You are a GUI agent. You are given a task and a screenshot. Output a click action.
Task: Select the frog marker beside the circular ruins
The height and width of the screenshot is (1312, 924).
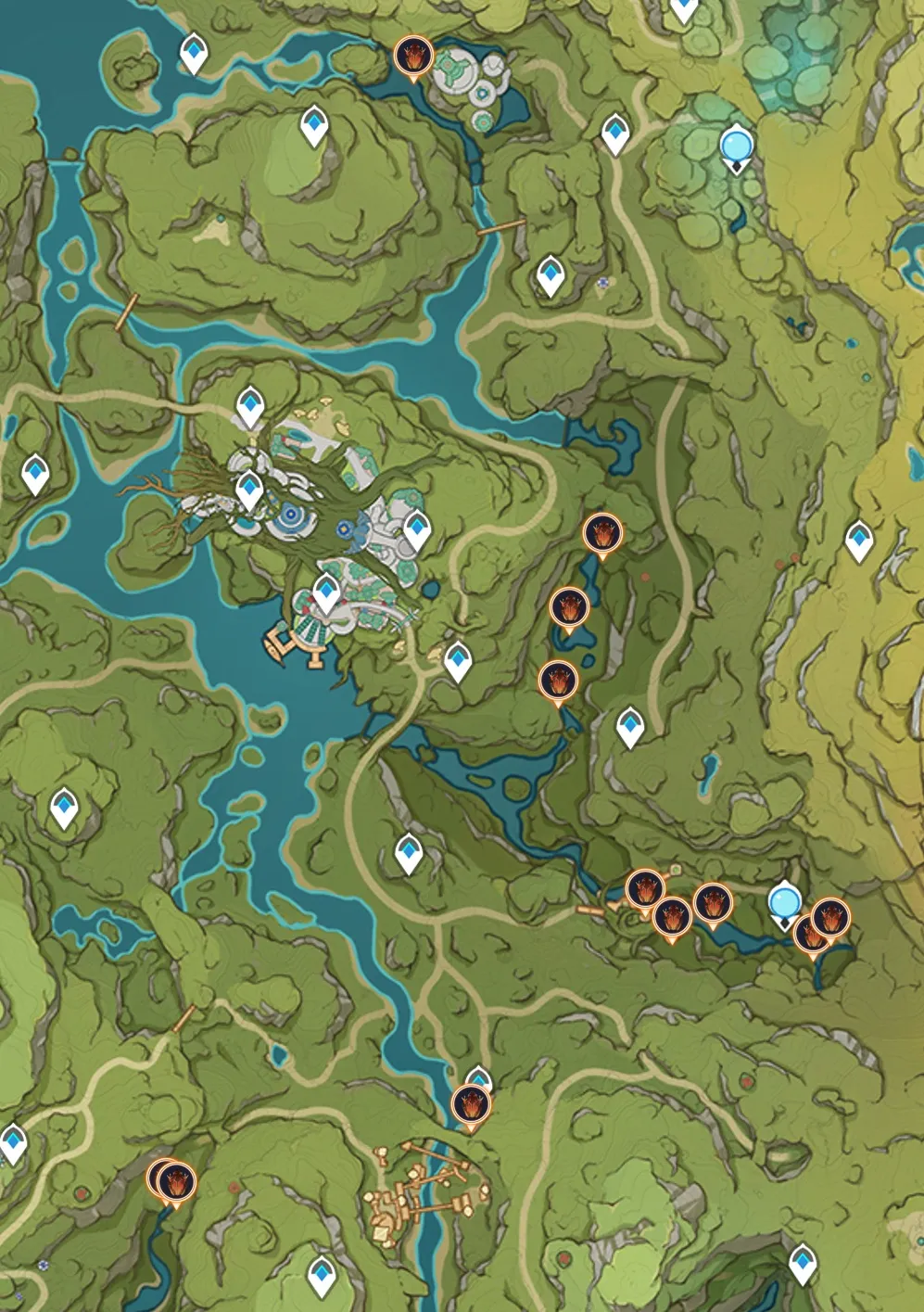[412, 56]
